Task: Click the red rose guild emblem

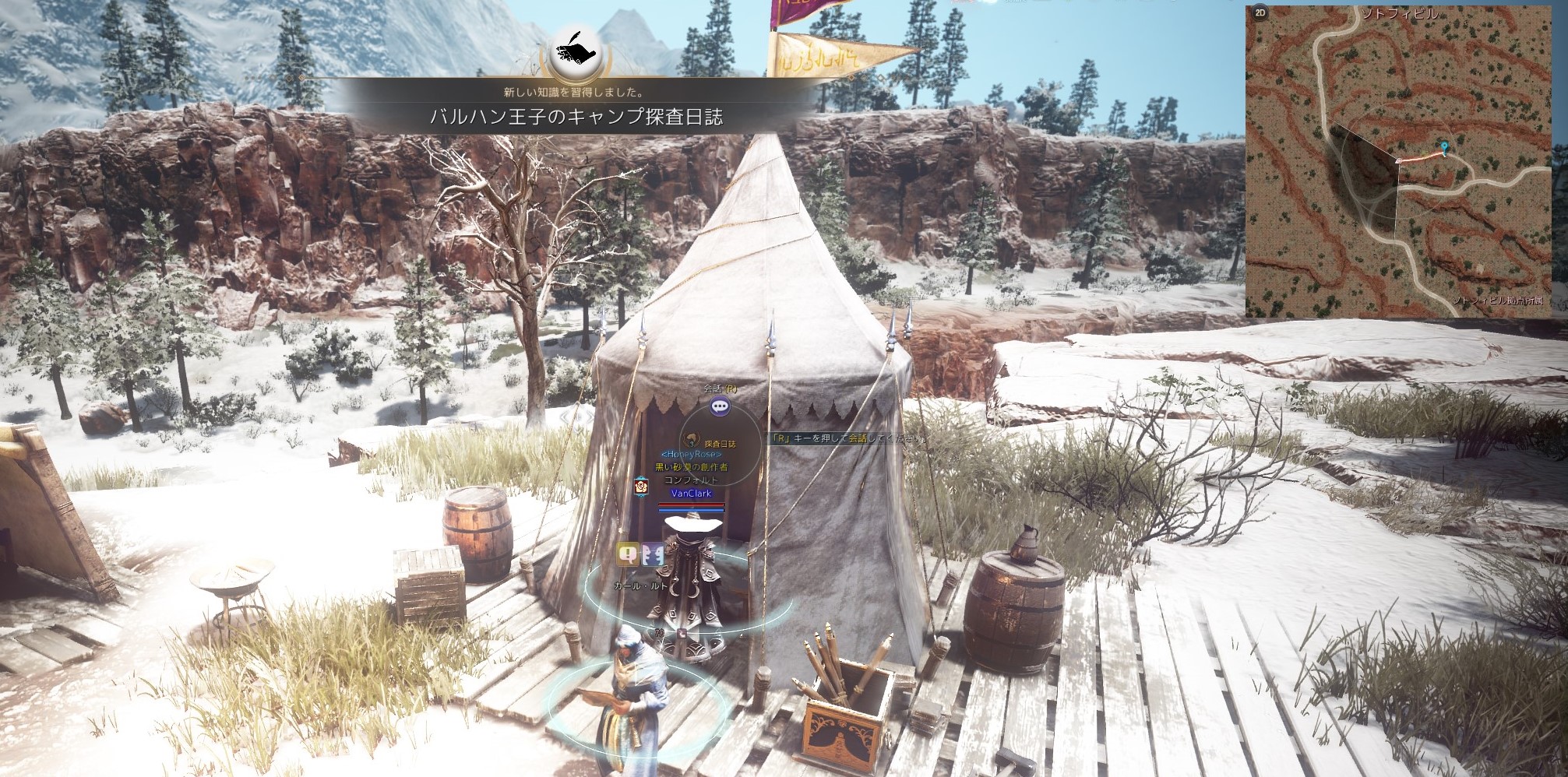Action: 642,486
